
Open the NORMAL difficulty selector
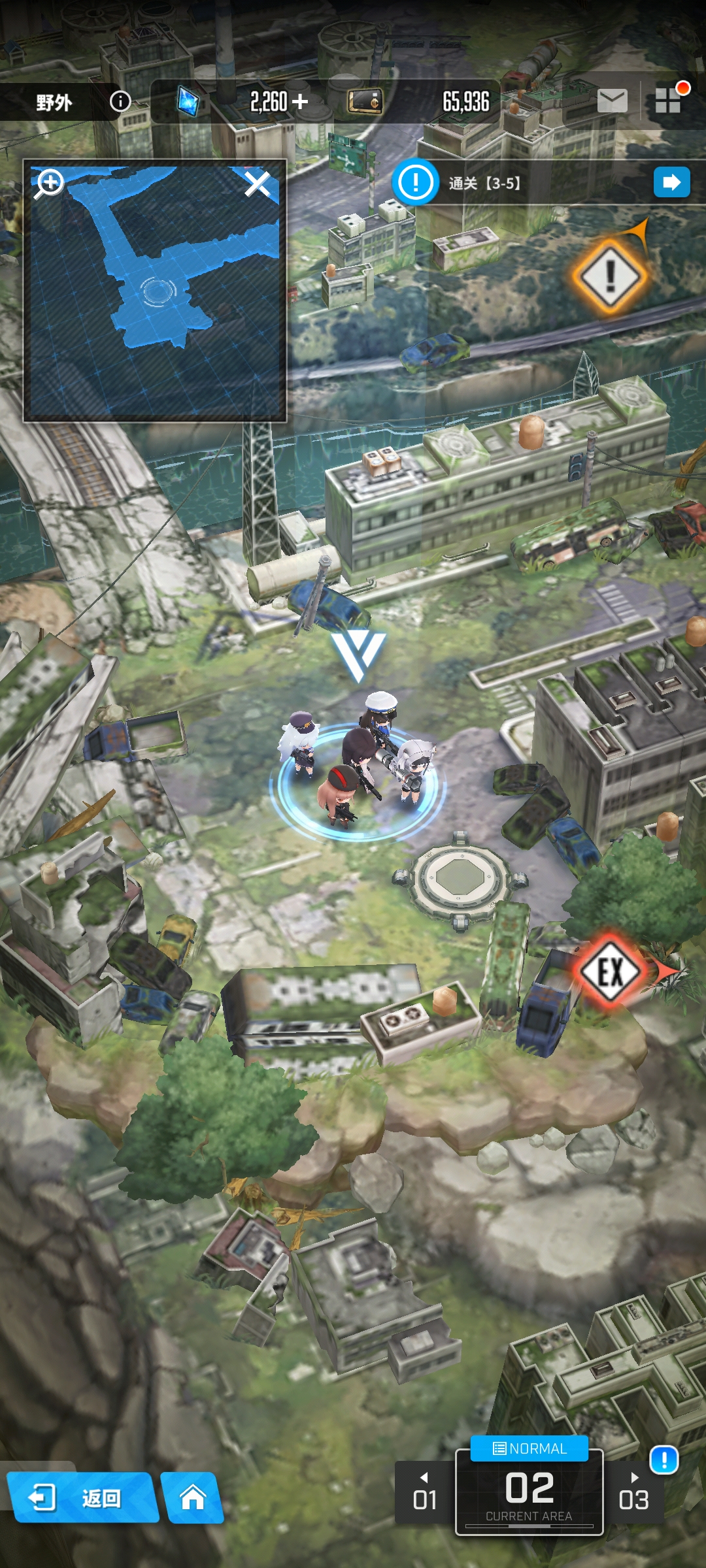pyautogui.click(x=529, y=1448)
